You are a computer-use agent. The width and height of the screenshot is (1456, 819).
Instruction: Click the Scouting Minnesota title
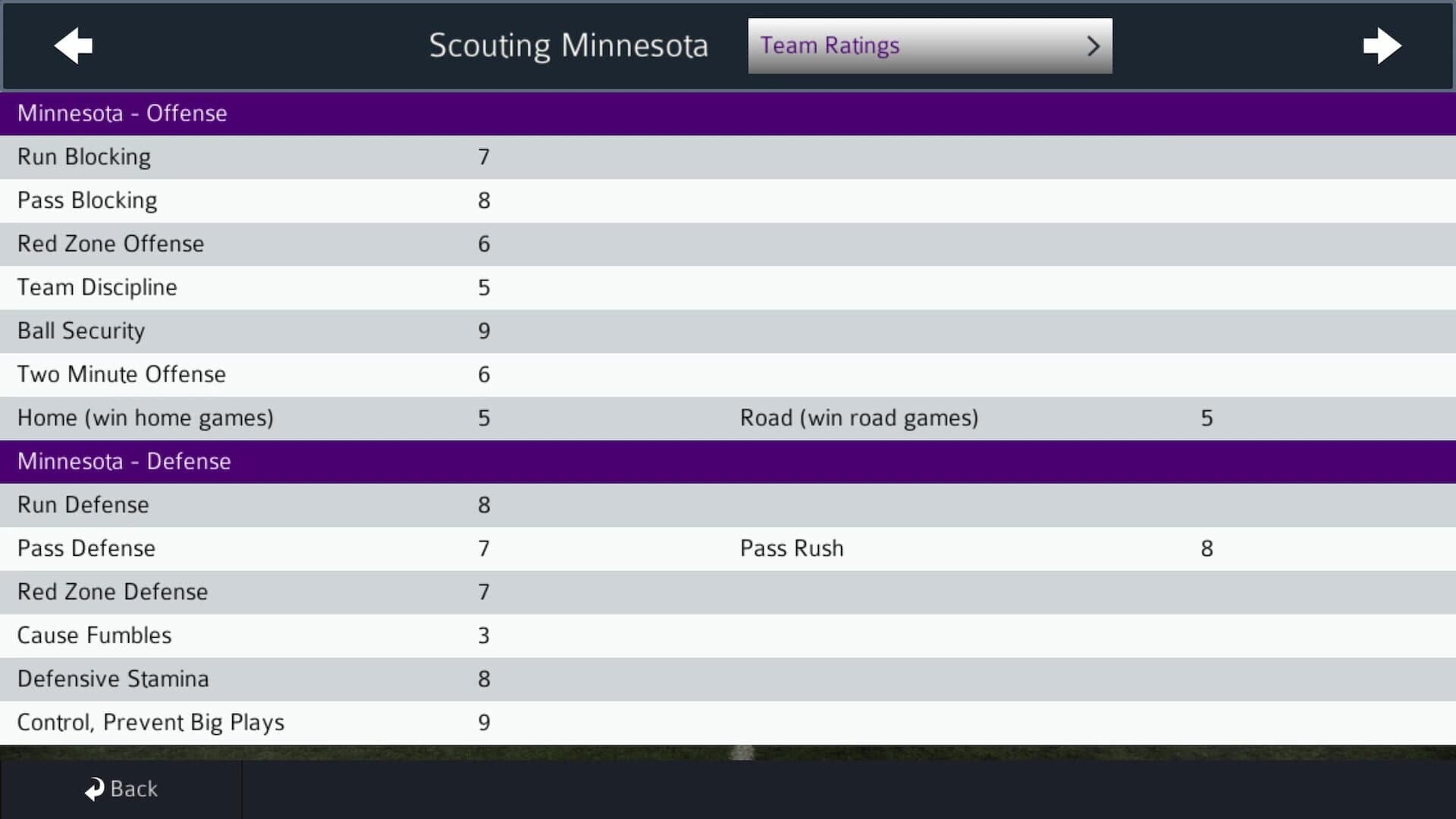pos(569,45)
